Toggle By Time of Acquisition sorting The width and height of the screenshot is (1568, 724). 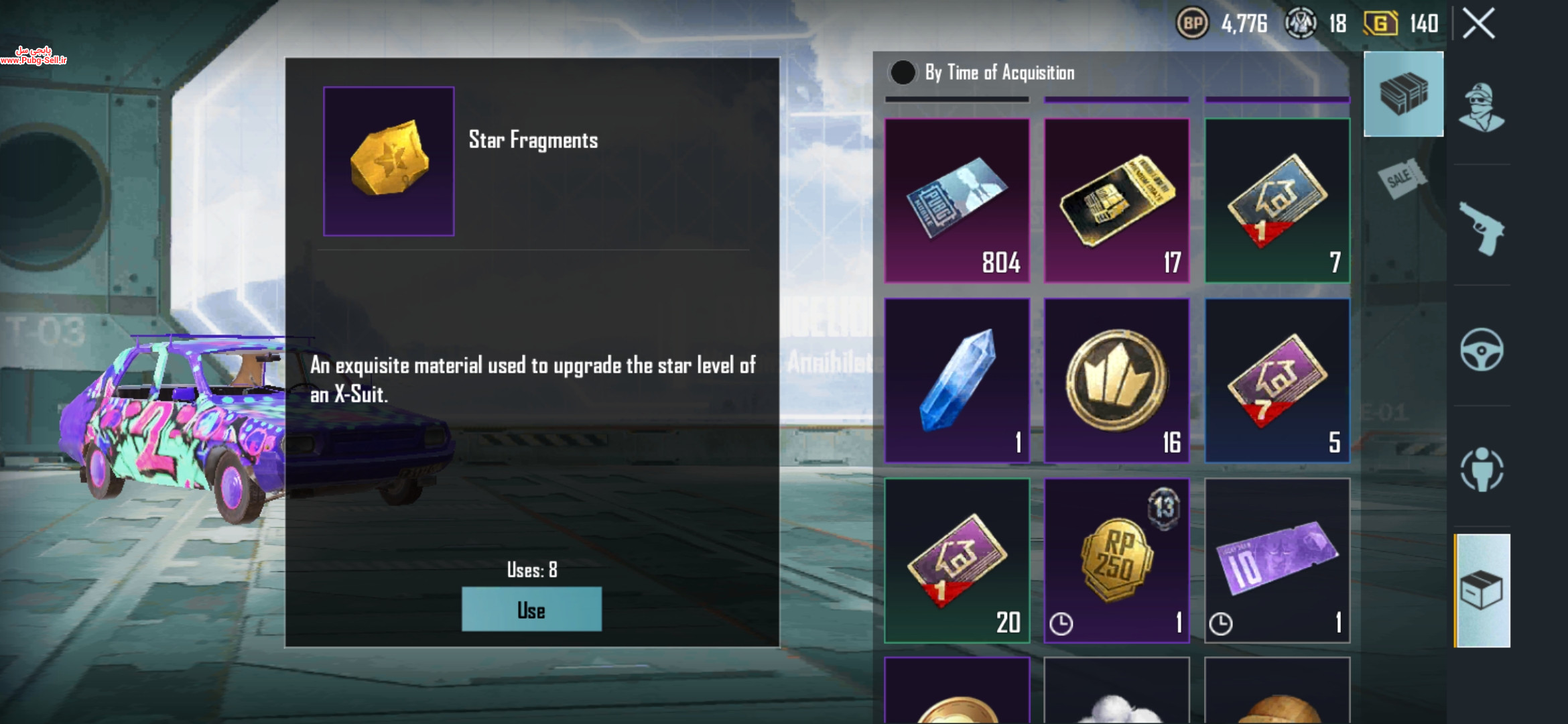903,72
